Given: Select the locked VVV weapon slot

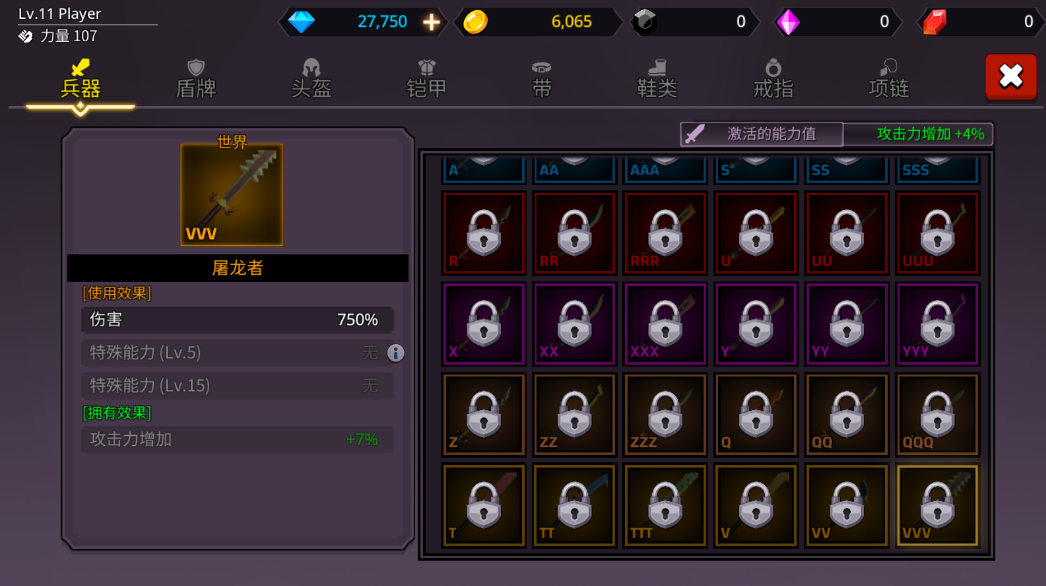Looking at the screenshot, I should coord(938,505).
